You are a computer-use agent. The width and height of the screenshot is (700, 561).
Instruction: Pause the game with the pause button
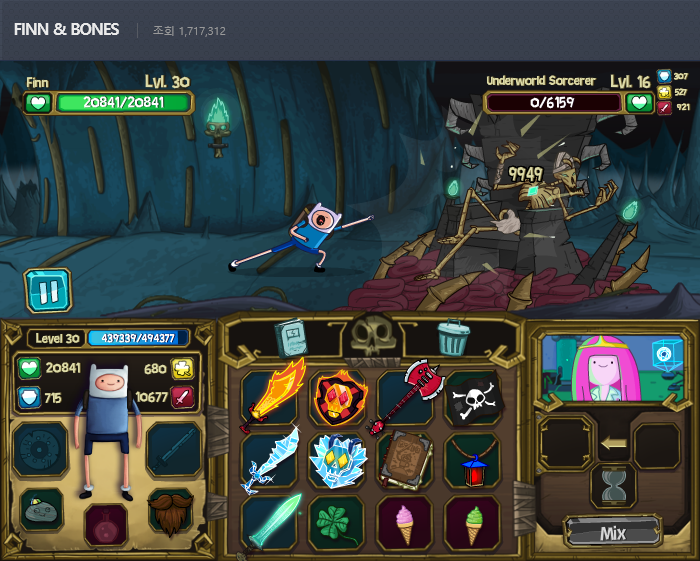pos(48,291)
